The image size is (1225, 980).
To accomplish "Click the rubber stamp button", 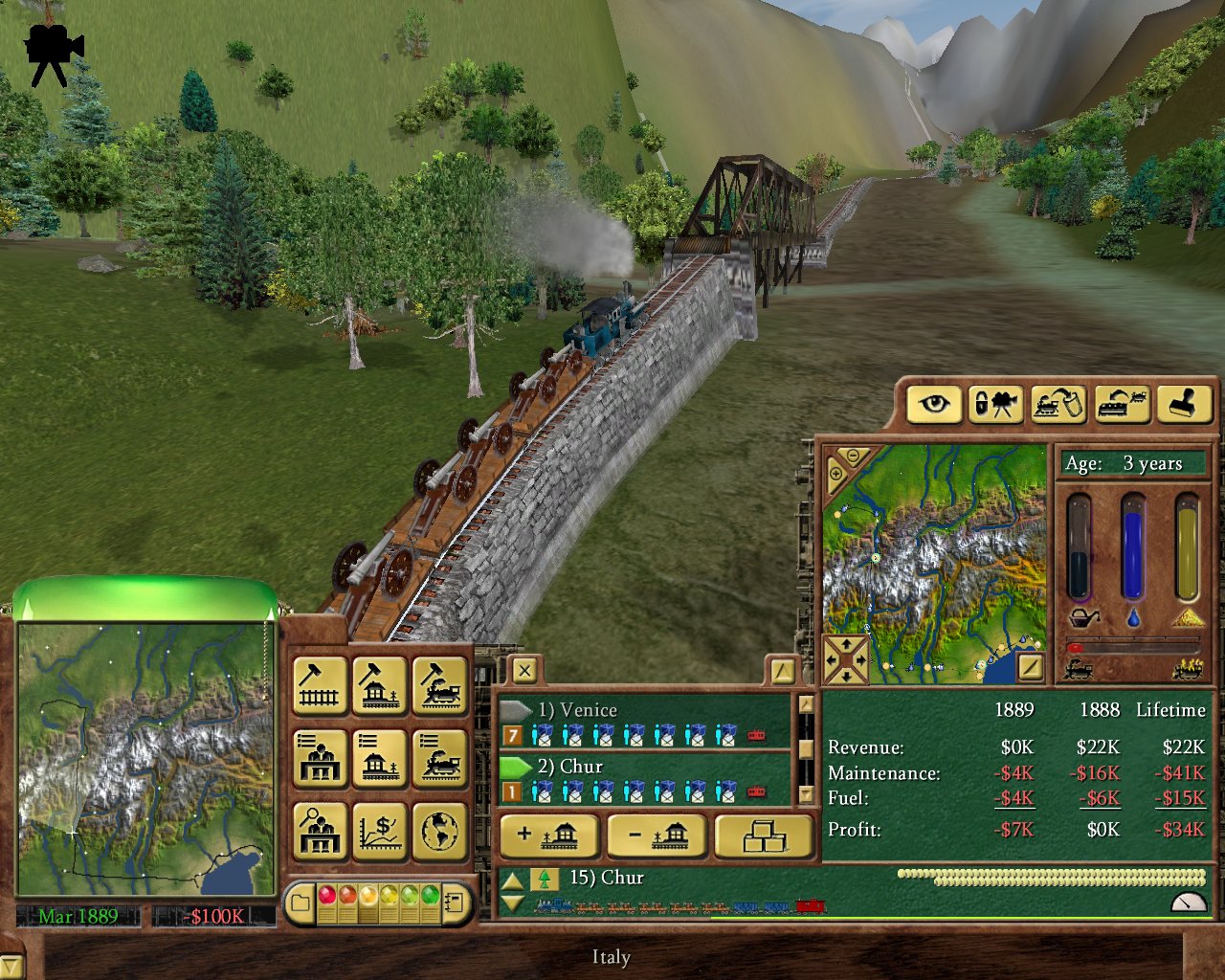I will (x=1184, y=404).
